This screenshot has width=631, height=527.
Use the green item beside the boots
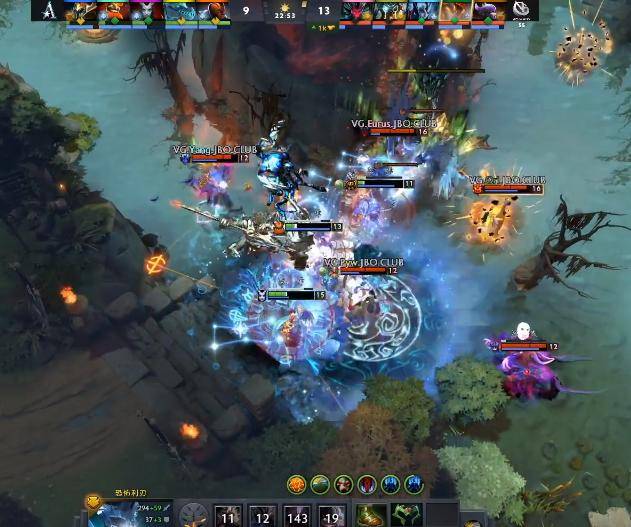405,516
